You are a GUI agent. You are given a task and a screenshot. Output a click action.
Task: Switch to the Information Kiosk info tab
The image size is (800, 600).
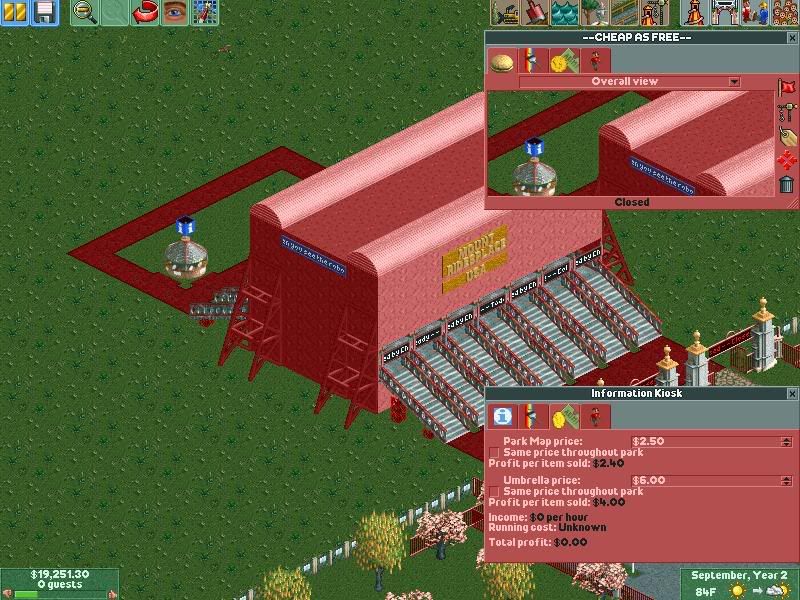tap(503, 416)
